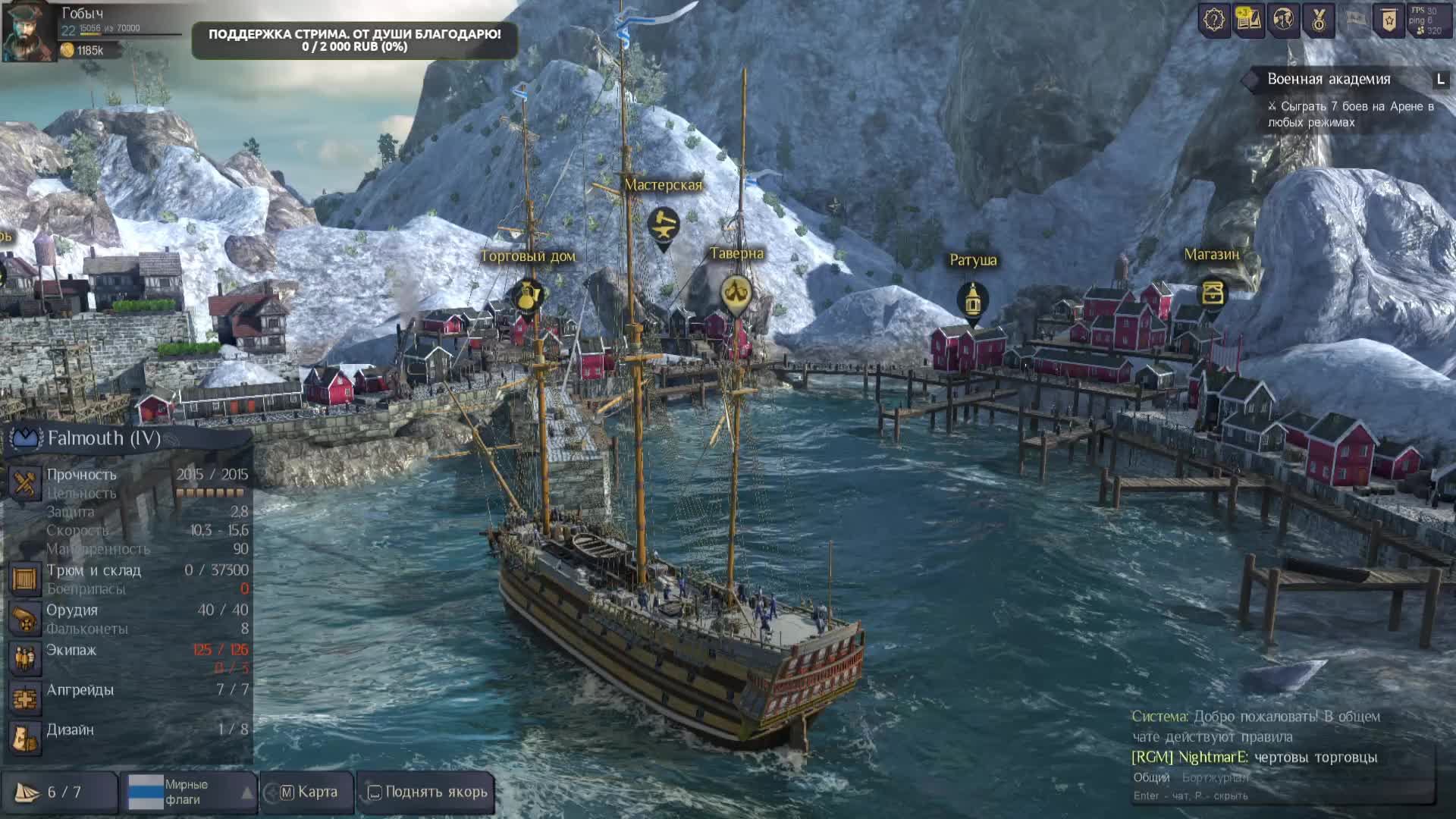Enter the Мастерская workshop marker
This screenshot has height=819, width=1456.
tap(664, 224)
